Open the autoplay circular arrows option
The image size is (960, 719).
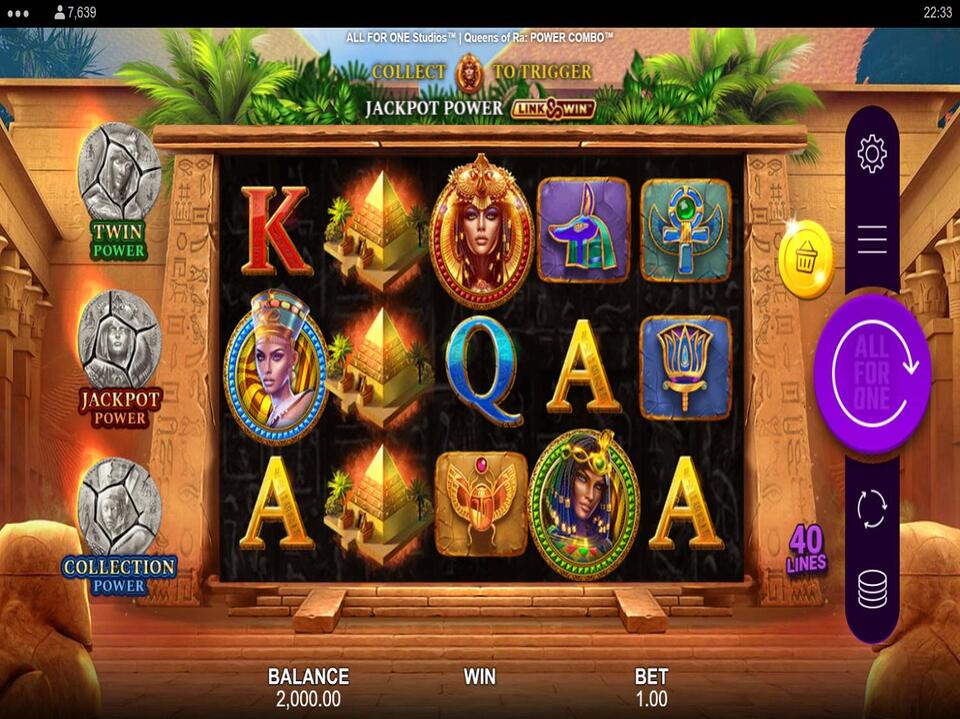click(x=872, y=508)
